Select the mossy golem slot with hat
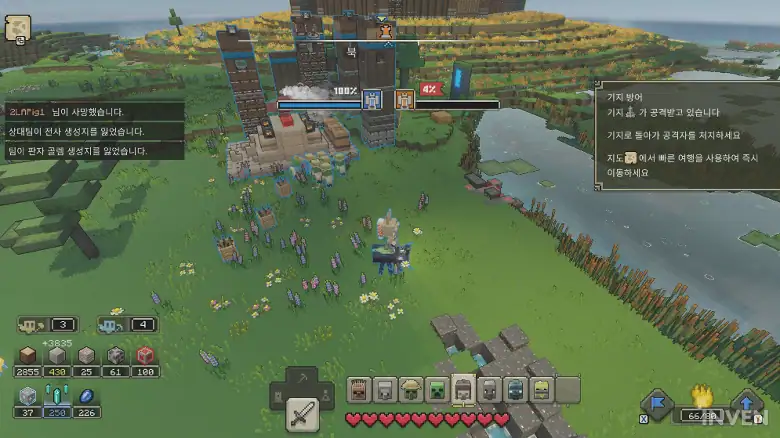This screenshot has height=438, width=780. [411, 390]
